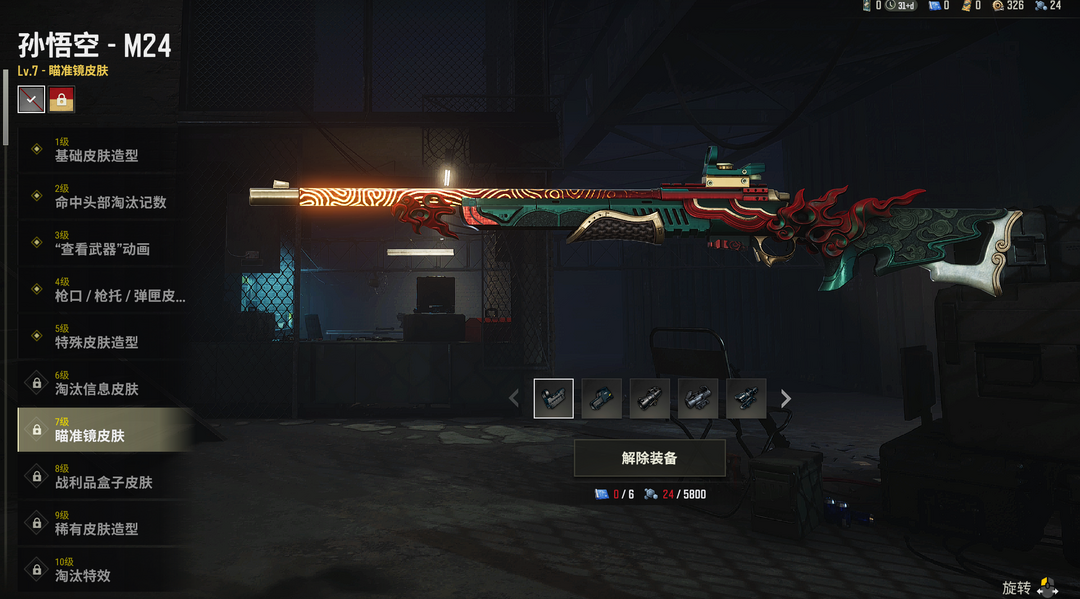The width and height of the screenshot is (1080, 599).
Task: Click the 解除装备 unequip button
Action: point(649,458)
